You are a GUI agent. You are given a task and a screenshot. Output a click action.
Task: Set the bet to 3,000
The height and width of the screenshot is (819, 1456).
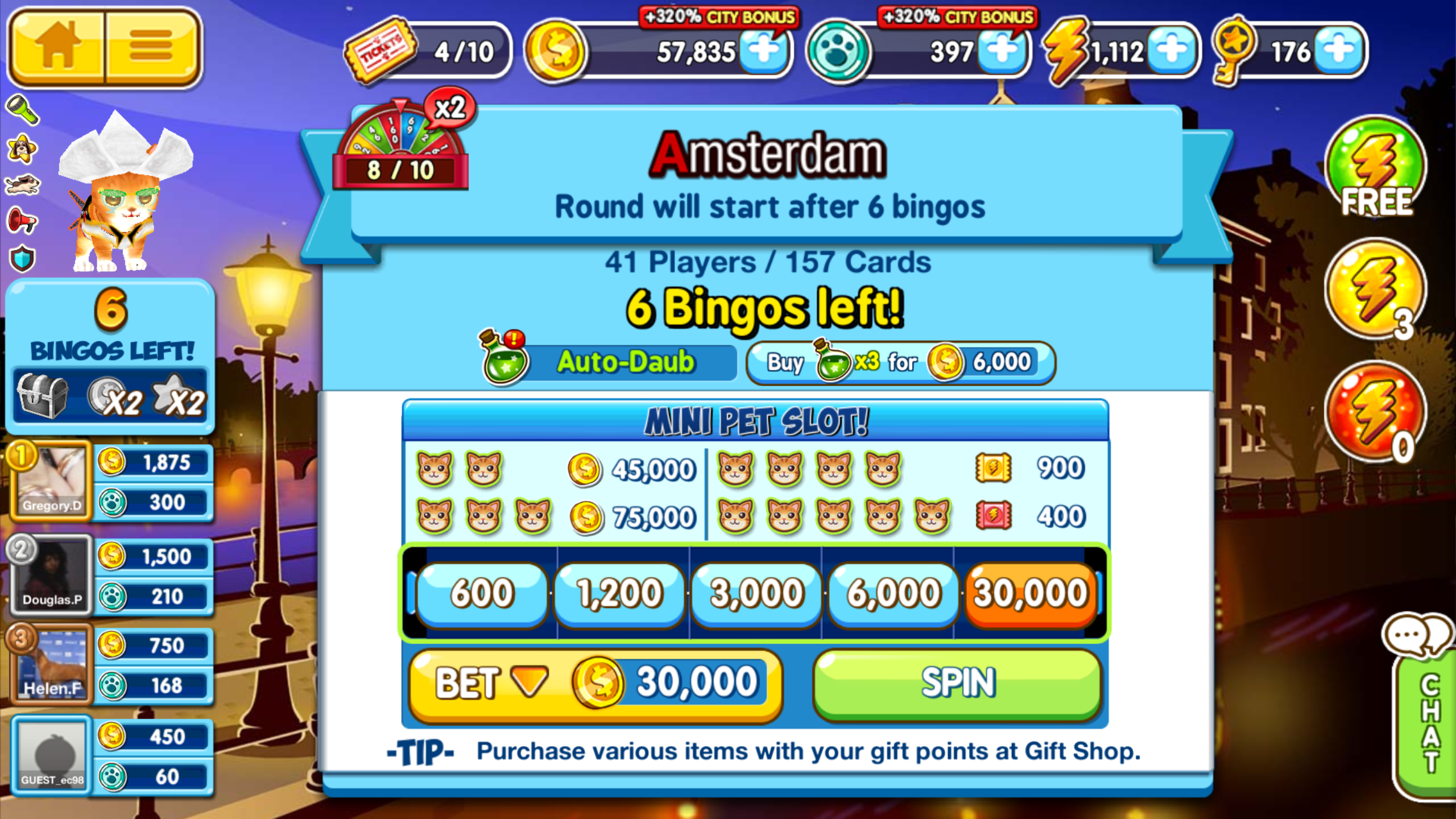tap(756, 594)
